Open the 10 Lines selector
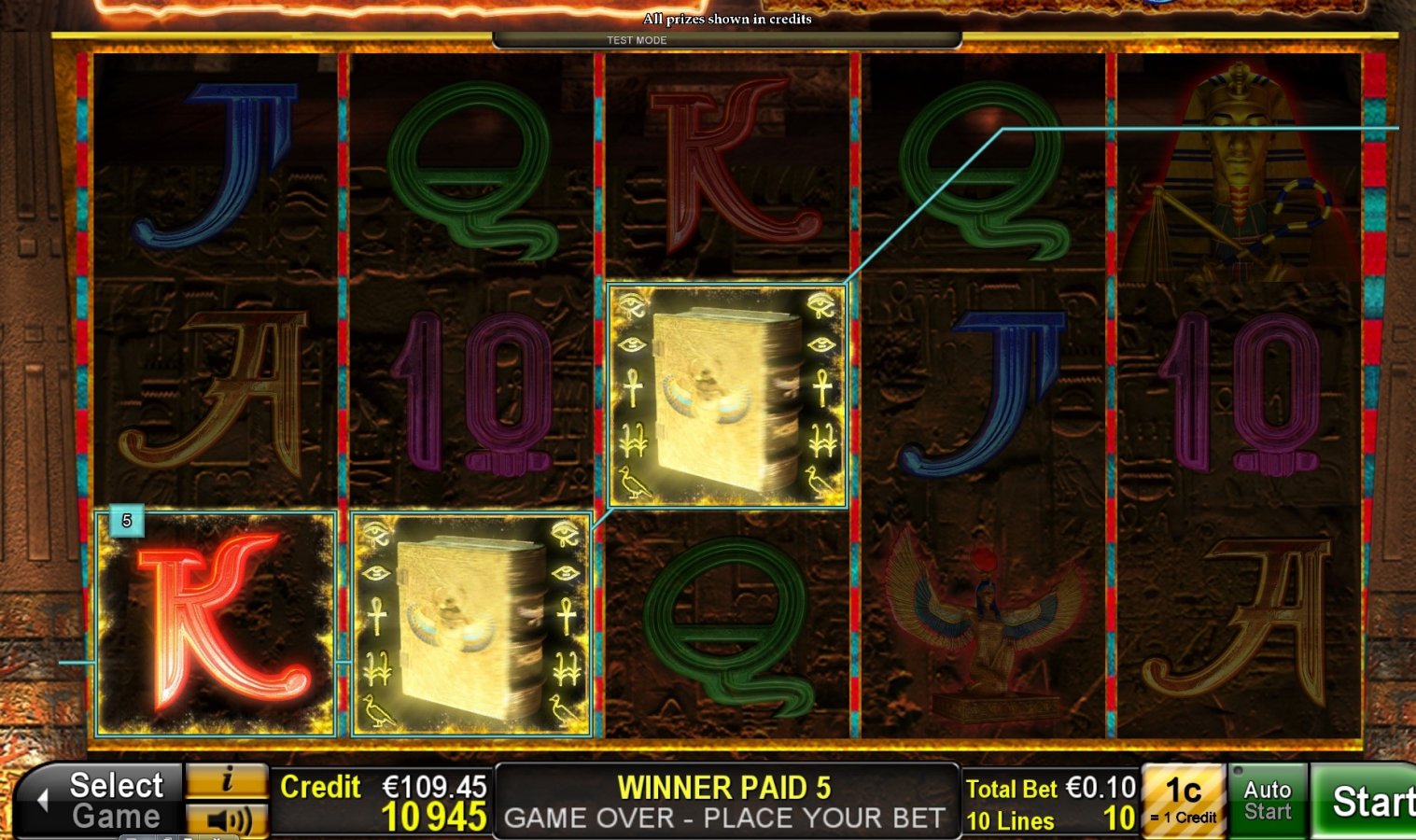The image size is (1416, 840). pos(1036,821)
